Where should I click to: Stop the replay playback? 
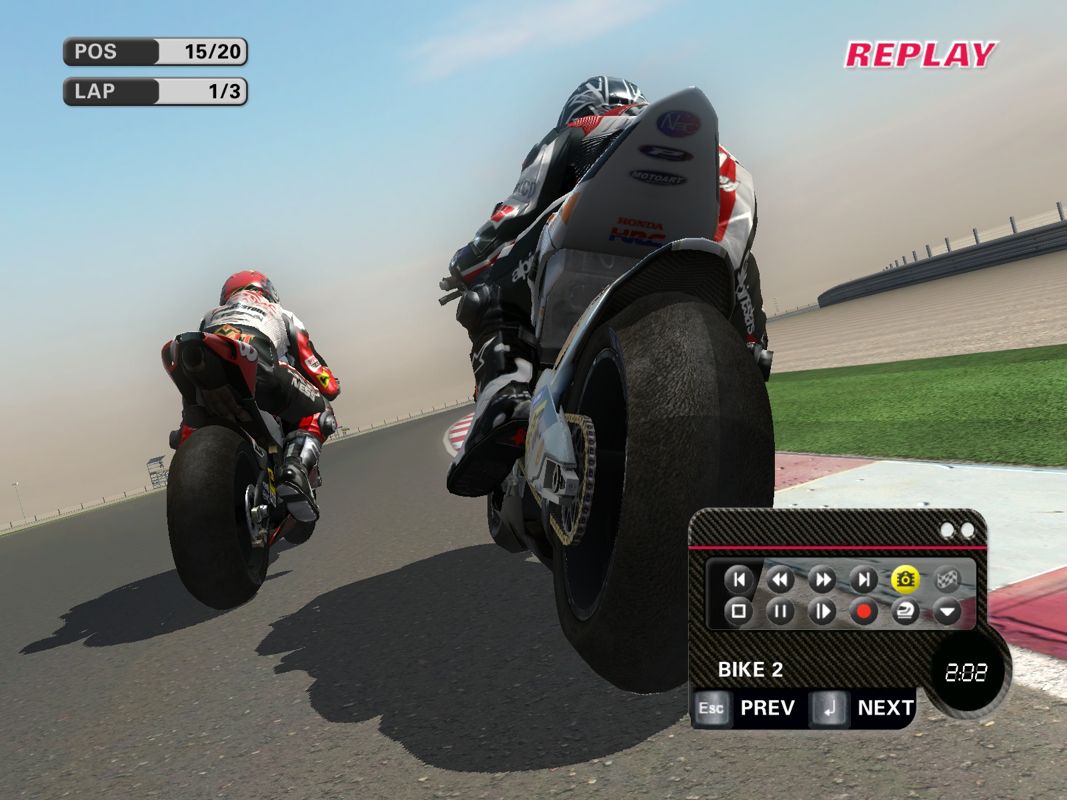click(x=738, y=611)
